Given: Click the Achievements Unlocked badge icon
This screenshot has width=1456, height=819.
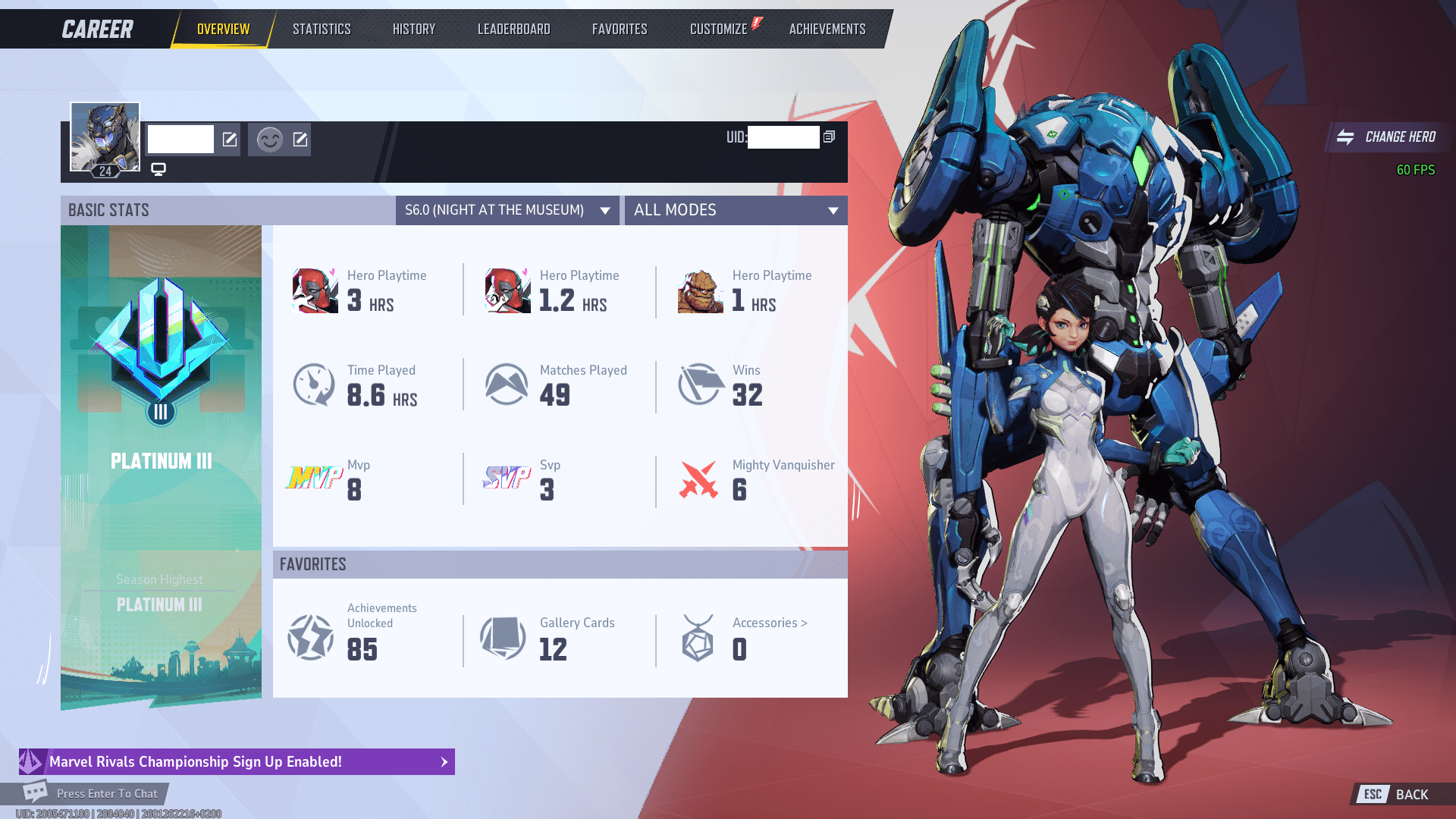Looking at the screenshot, I should [x=309, y=637].
